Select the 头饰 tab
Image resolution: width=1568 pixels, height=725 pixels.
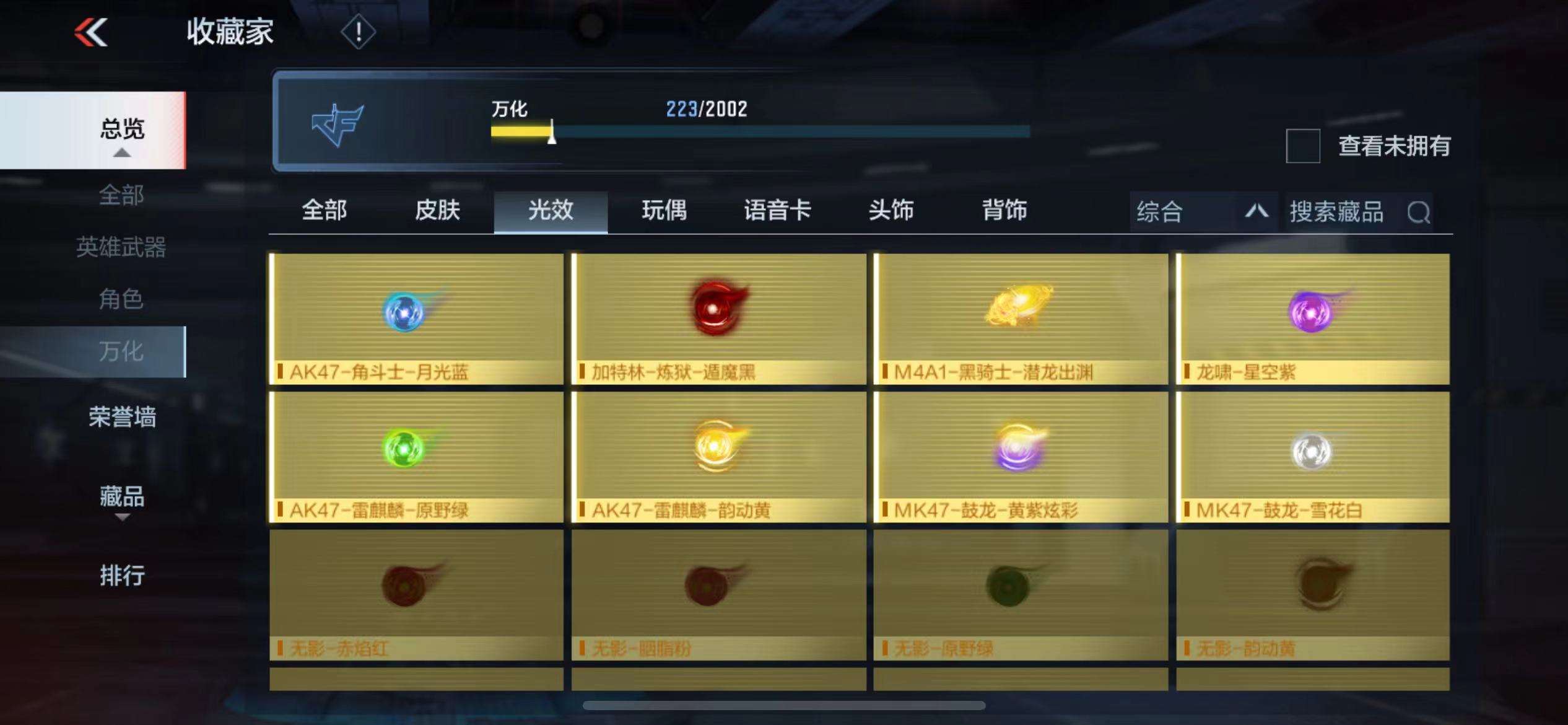[x=891, y=211]
